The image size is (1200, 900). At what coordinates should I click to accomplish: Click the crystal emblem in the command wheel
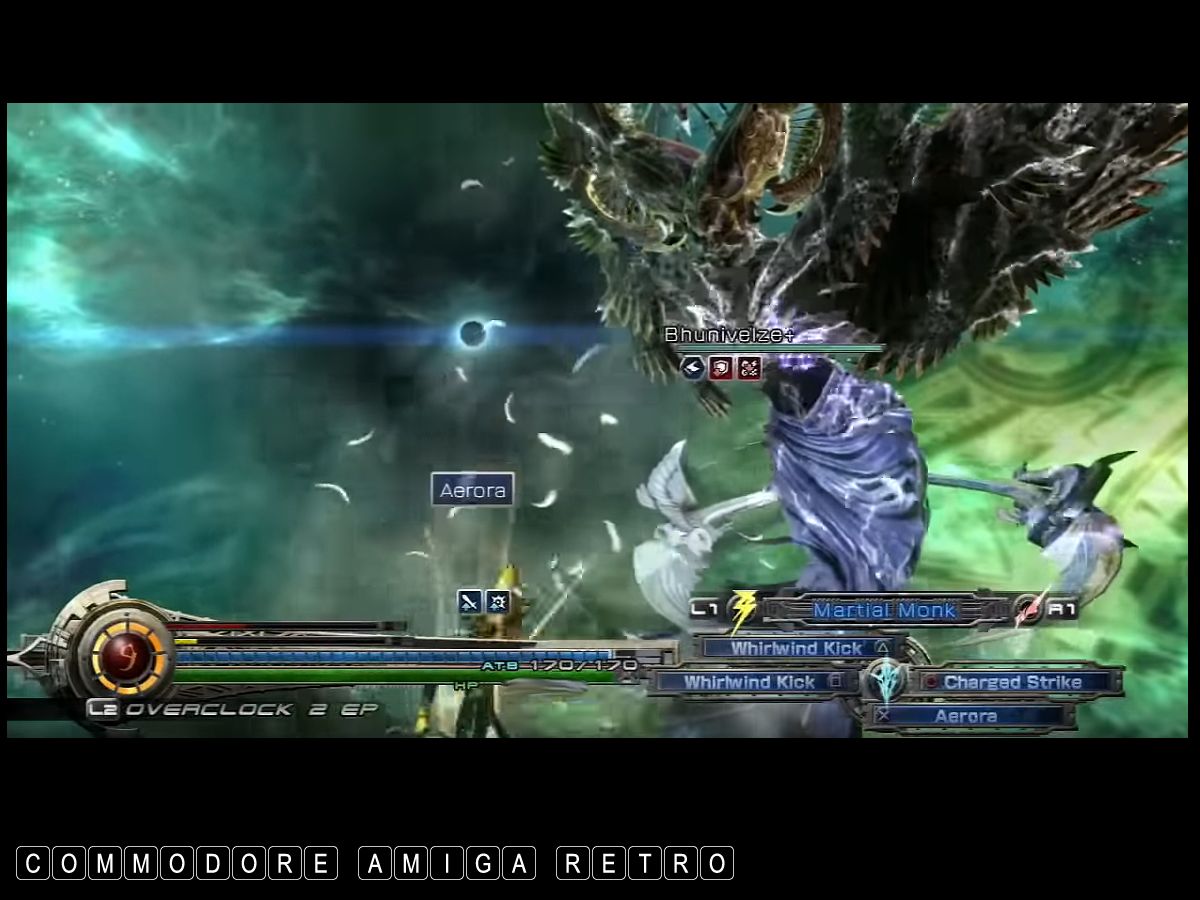(x=886, y=683)
